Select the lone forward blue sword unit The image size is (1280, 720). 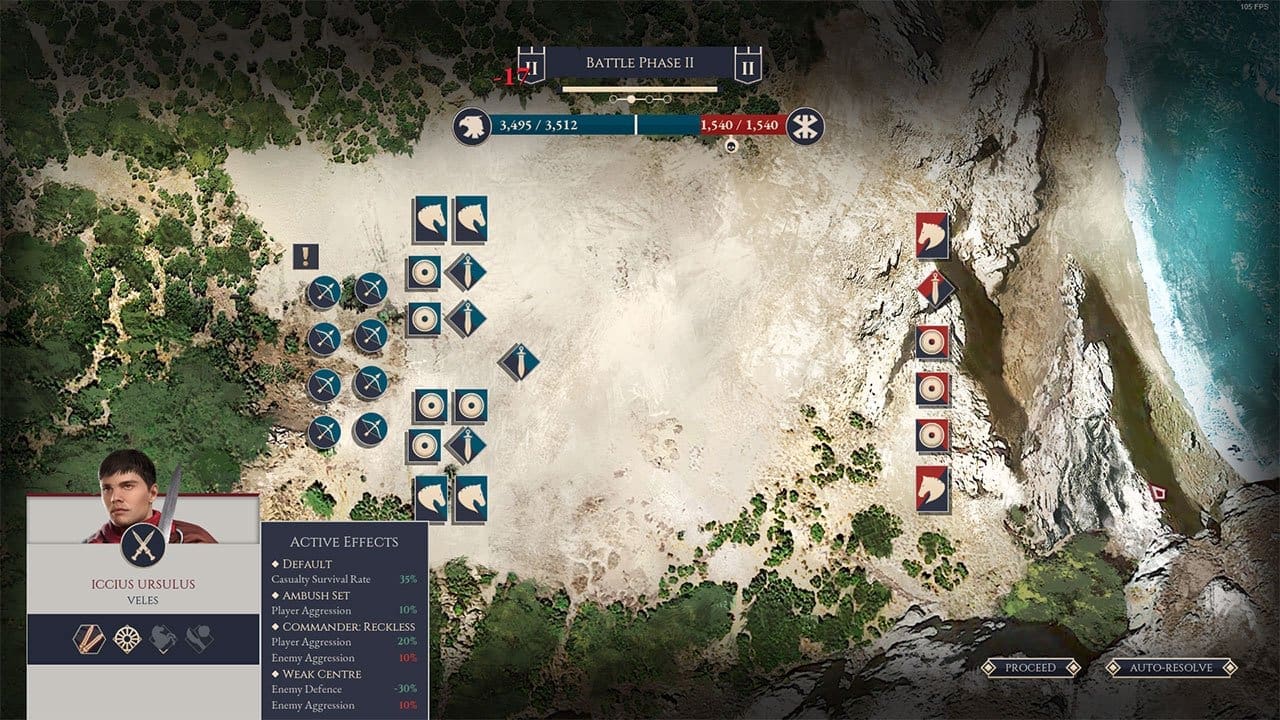(x=518, y=362)
